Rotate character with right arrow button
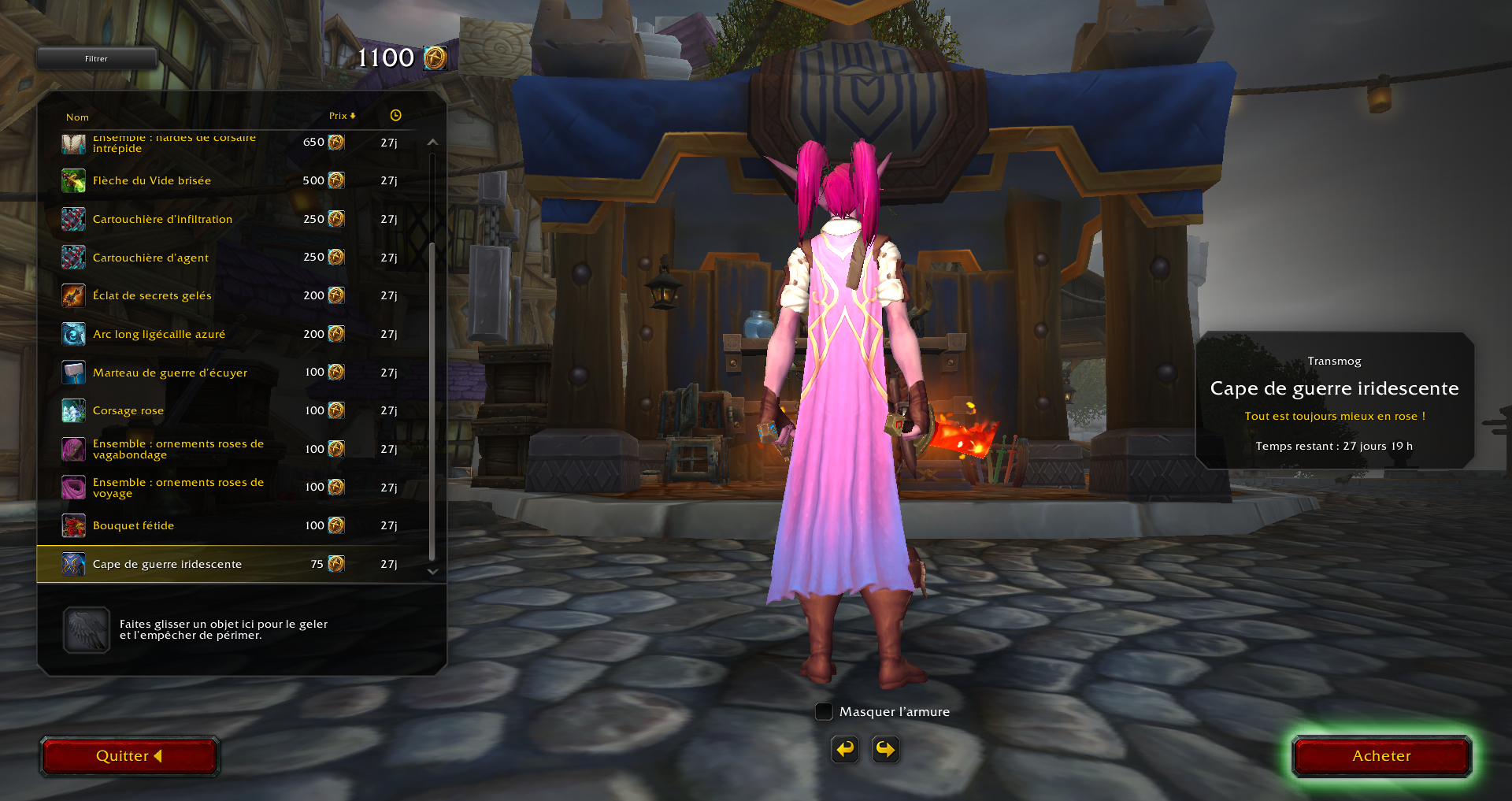This screenshot has width=1512, height=801. pyautogui.click(x=886, y=749)
